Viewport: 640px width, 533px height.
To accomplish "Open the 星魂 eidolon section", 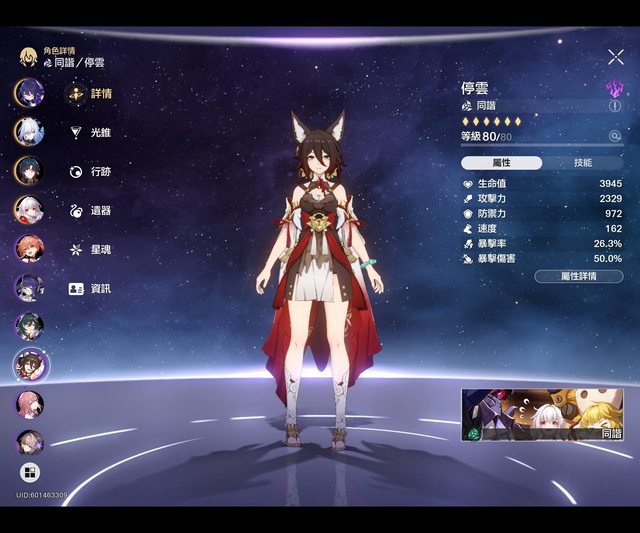I will pos(89,249).
